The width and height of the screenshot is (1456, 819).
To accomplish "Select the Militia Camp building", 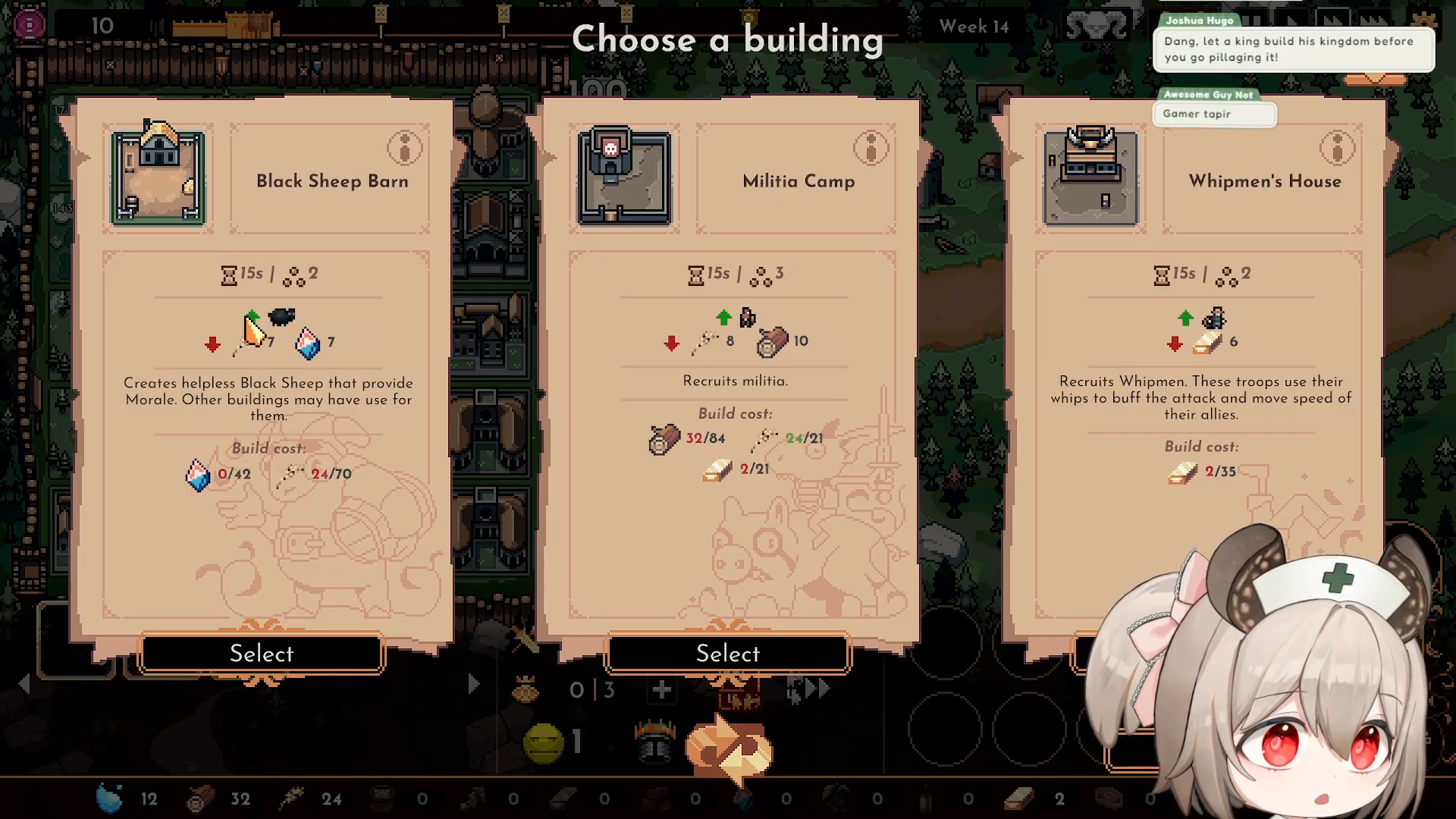I will [x=728, y=653].
